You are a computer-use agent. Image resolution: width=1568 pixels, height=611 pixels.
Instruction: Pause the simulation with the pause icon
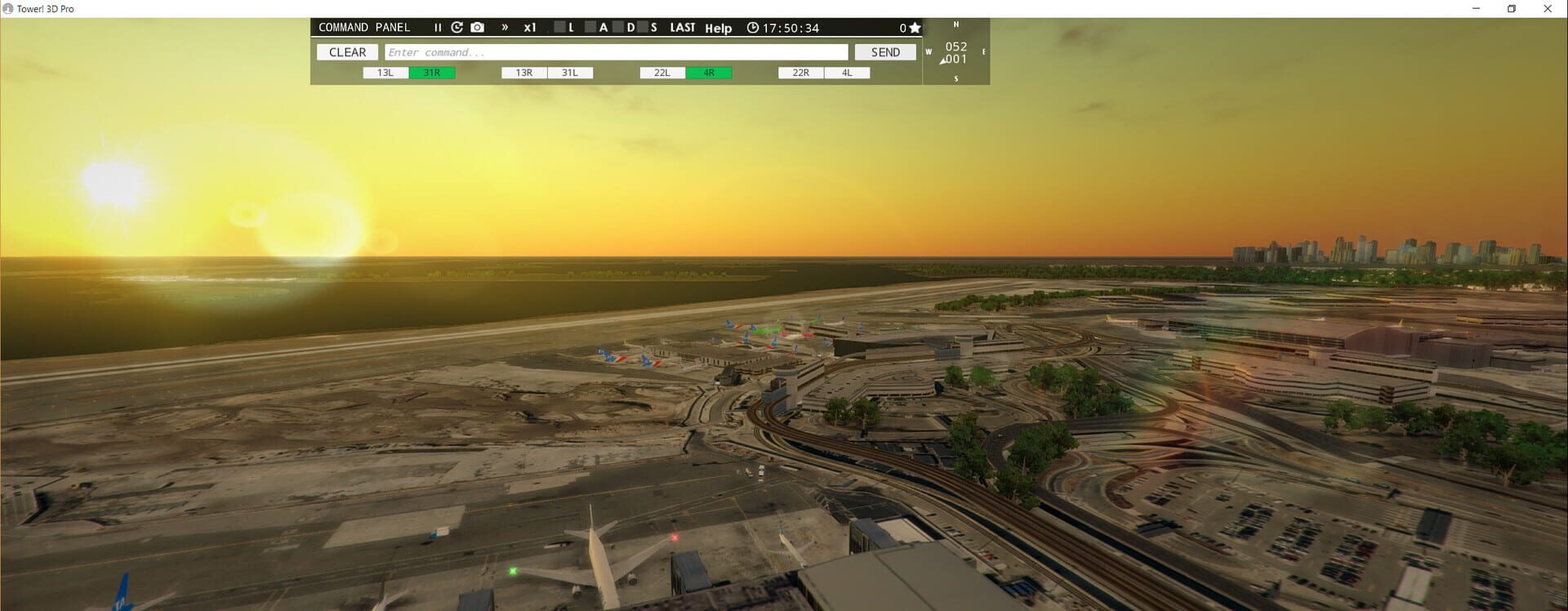(438, 26)
